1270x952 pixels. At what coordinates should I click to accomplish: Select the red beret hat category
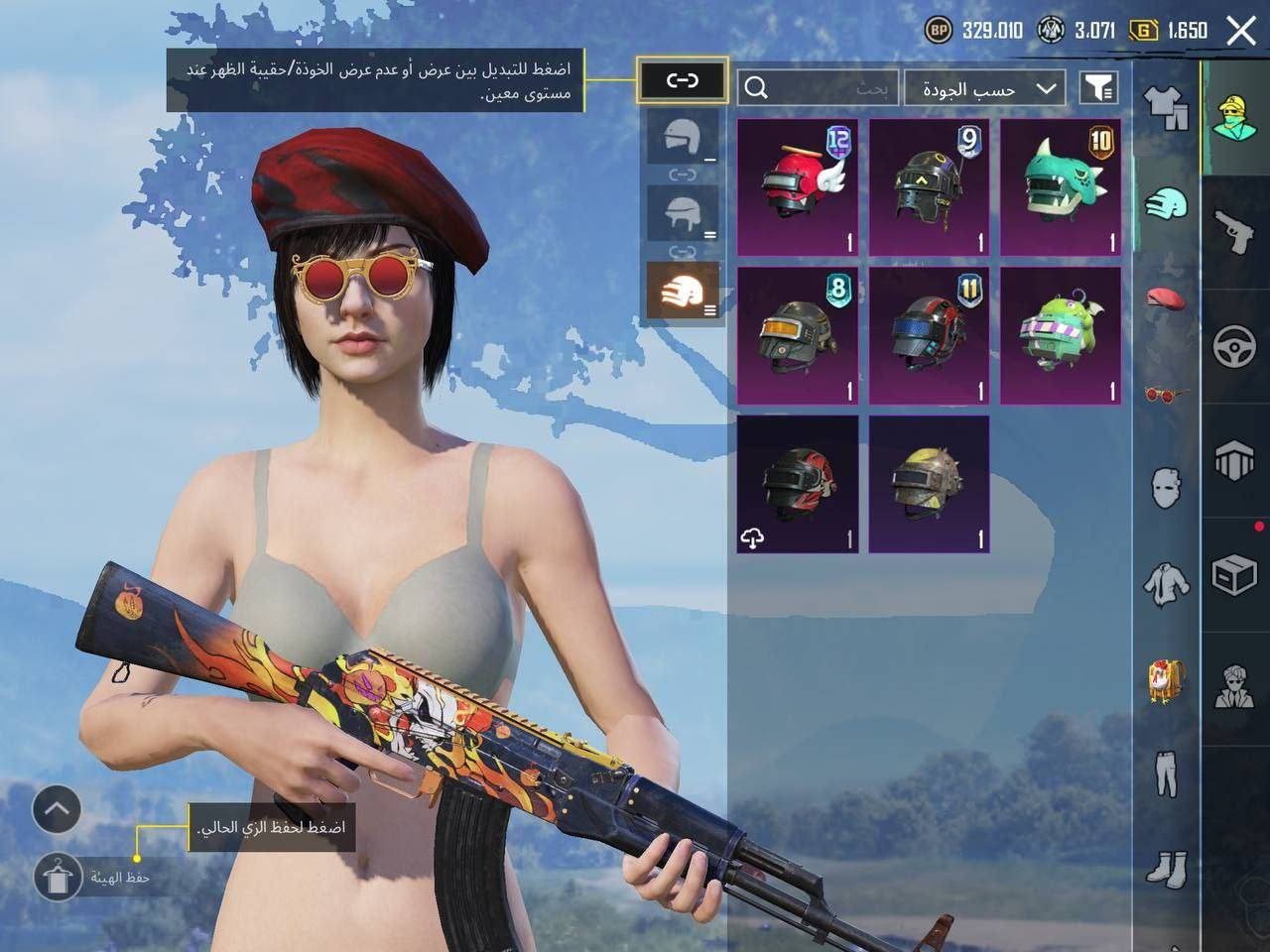pyautogui.click(x=1167, y=297)
